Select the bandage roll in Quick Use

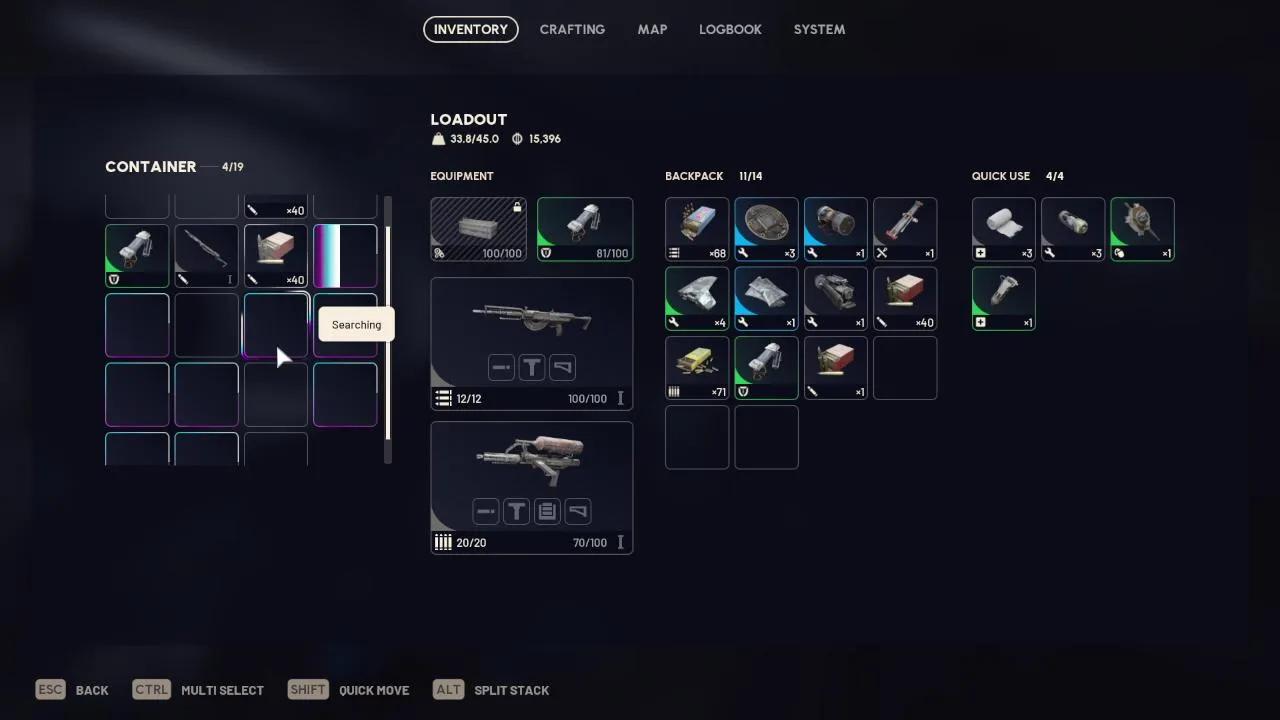point(1003,229)
